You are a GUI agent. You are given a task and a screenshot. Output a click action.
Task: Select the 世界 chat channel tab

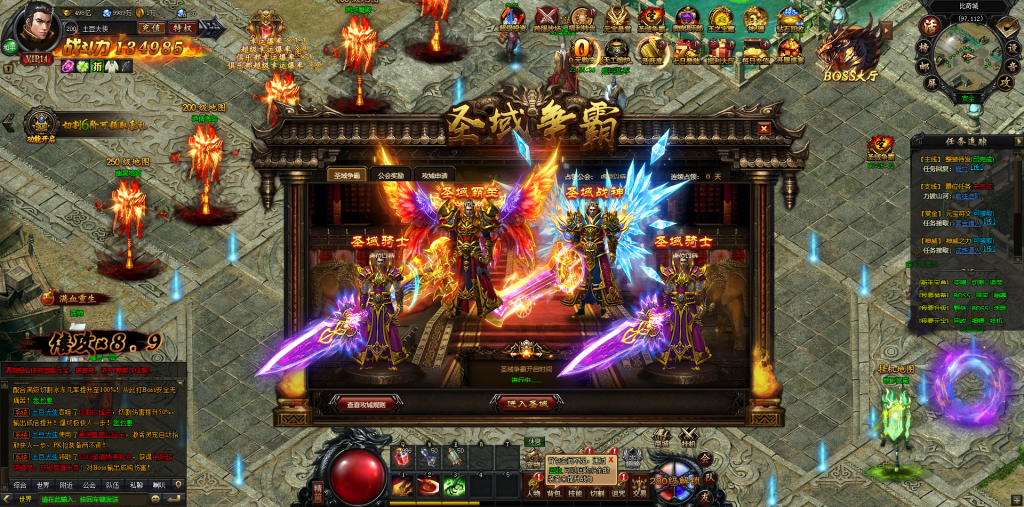42,484
